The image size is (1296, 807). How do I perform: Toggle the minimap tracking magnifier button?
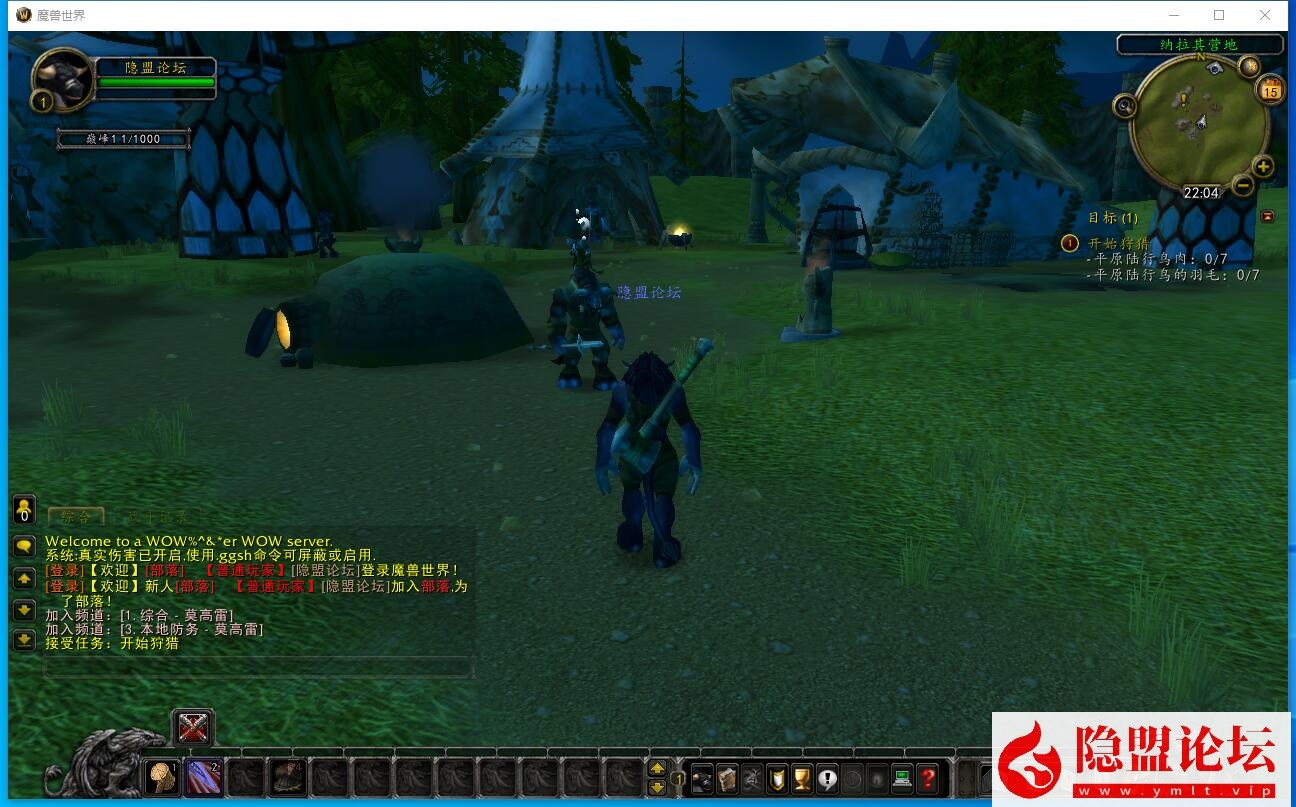coord(1125,105)
